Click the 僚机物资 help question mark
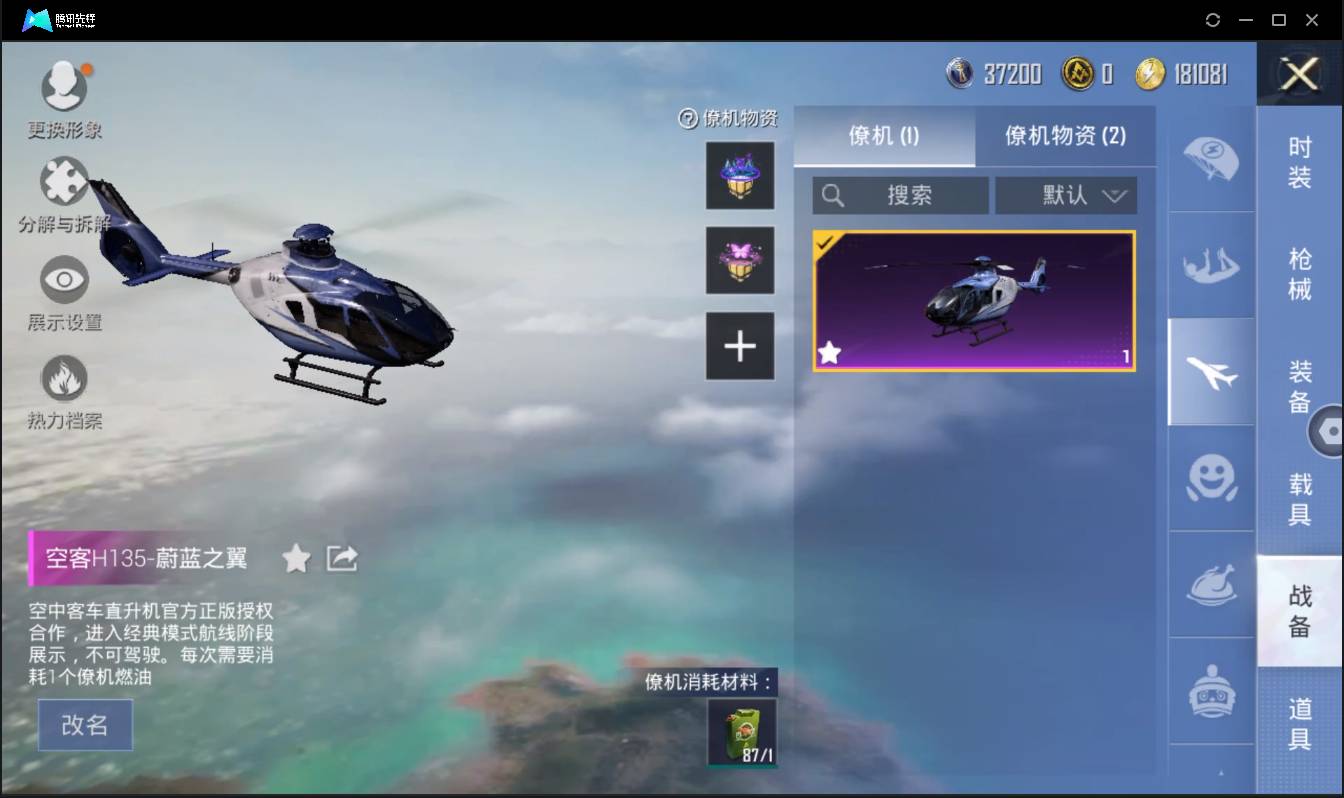Screen dimensions: 1344x798 [687, 118]
